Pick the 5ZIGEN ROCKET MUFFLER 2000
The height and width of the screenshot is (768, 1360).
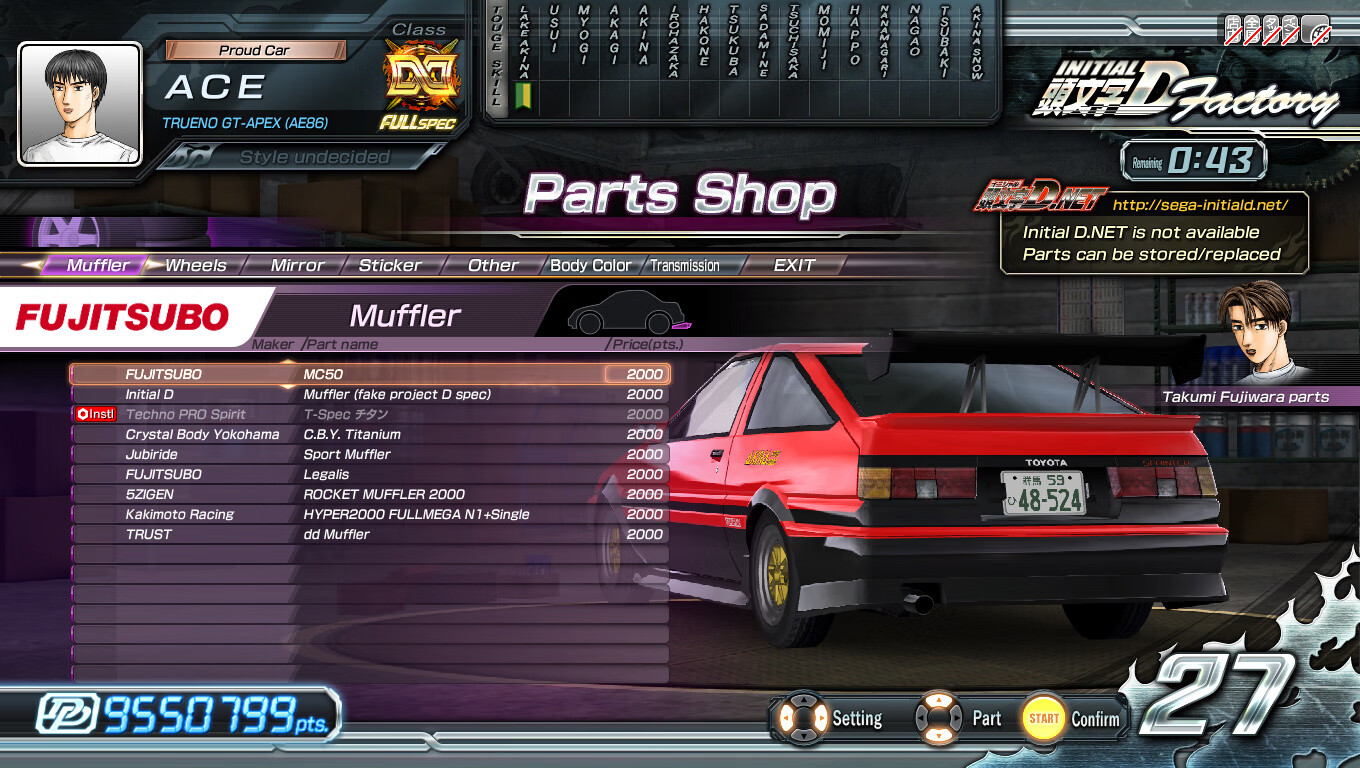[x=370, y=494]
